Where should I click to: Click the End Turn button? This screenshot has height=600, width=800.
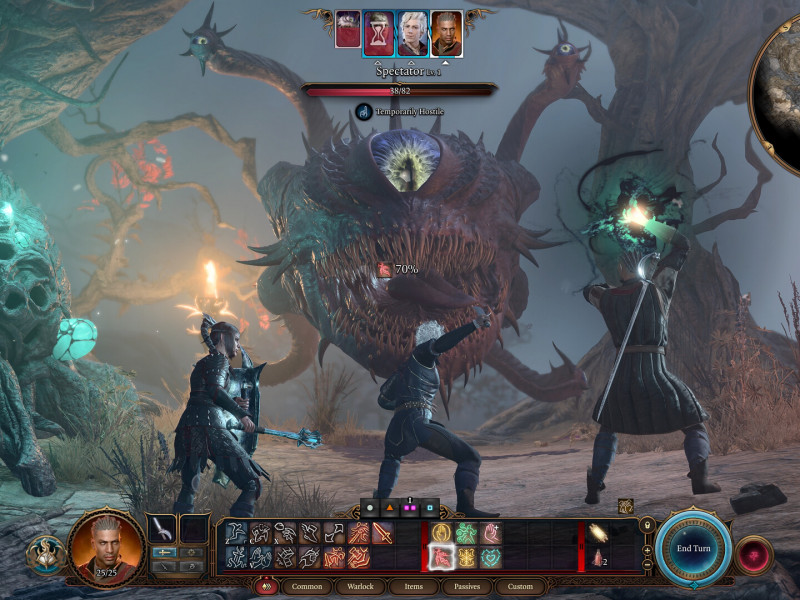693,548
